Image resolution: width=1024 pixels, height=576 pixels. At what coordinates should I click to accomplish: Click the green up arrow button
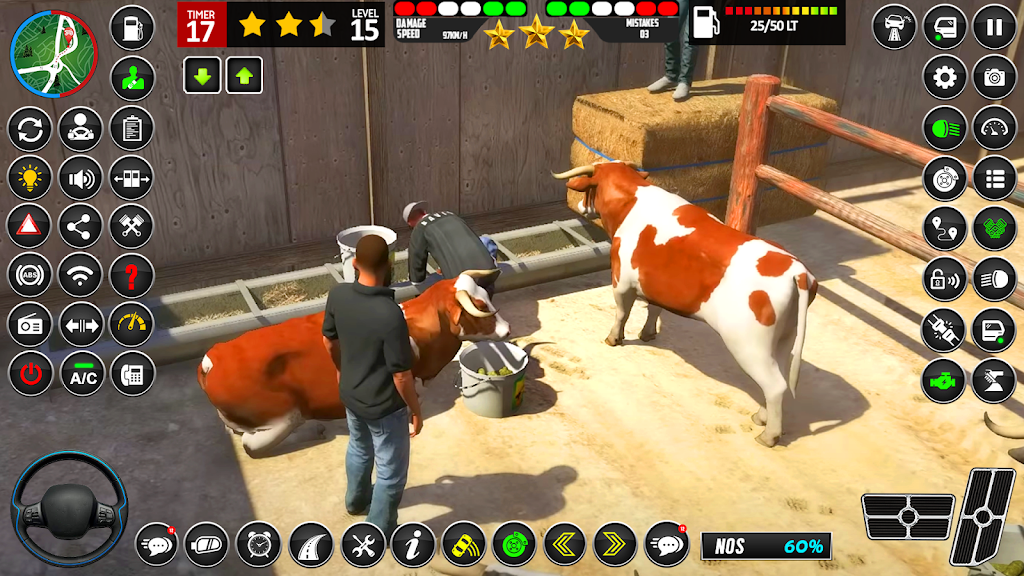click(244, 76)
